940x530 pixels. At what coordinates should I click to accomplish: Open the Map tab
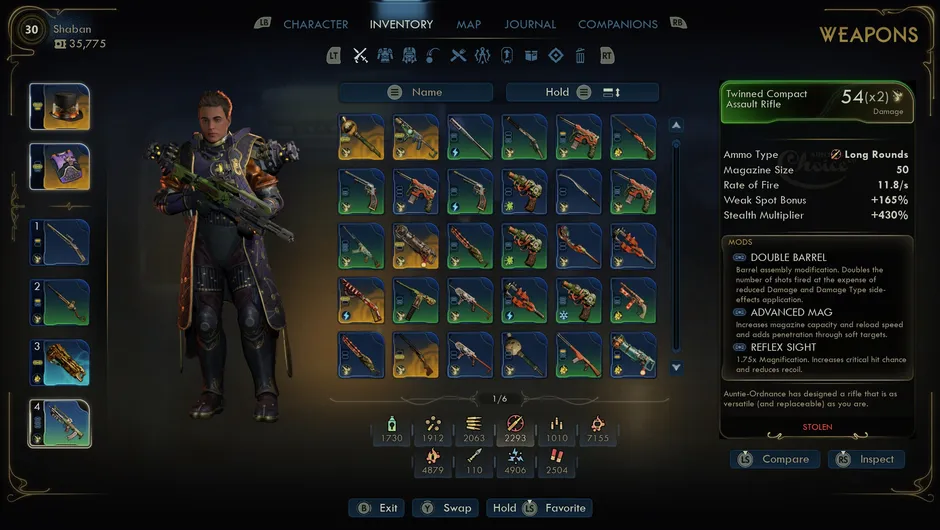pyautogui.click(x=468, y=24)
